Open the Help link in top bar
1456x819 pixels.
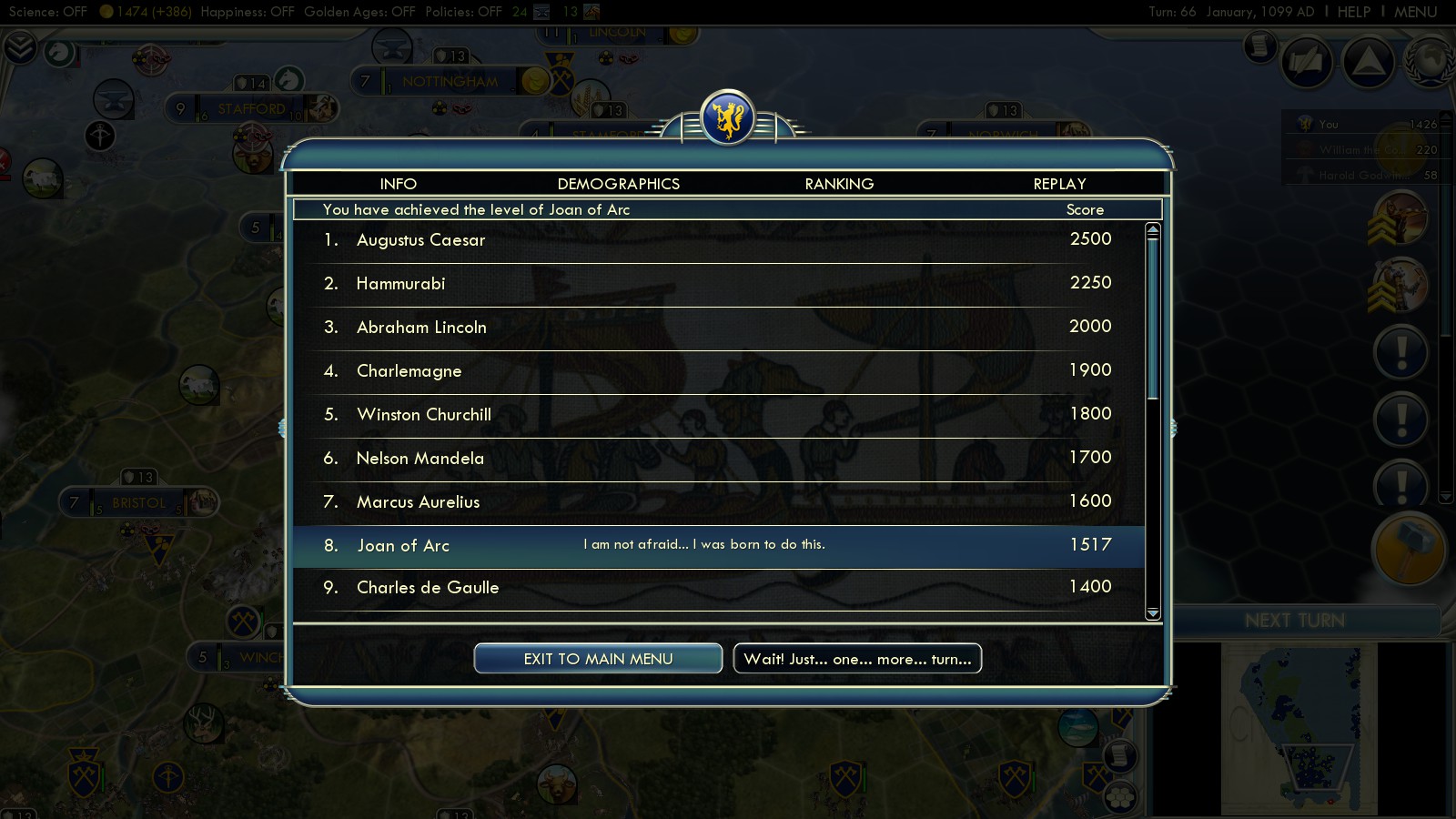tap(1353, 12)
